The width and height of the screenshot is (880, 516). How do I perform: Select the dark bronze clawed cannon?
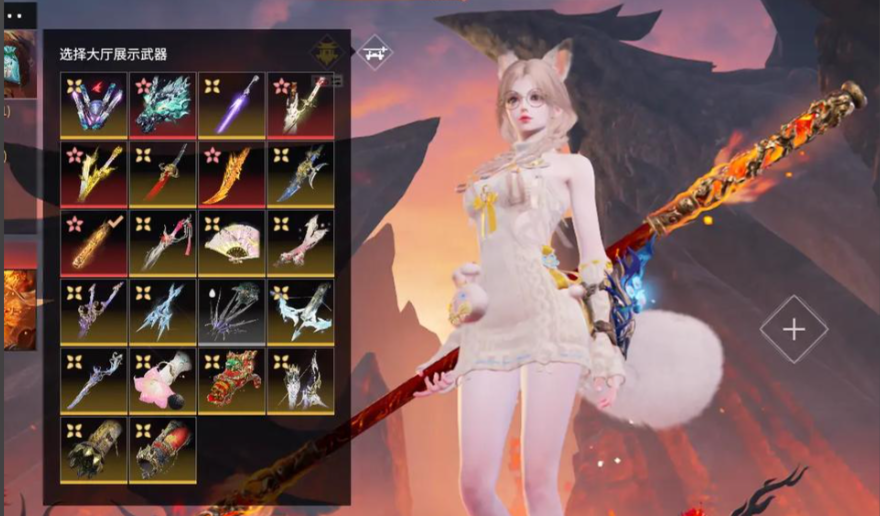(x=94, y=449)
